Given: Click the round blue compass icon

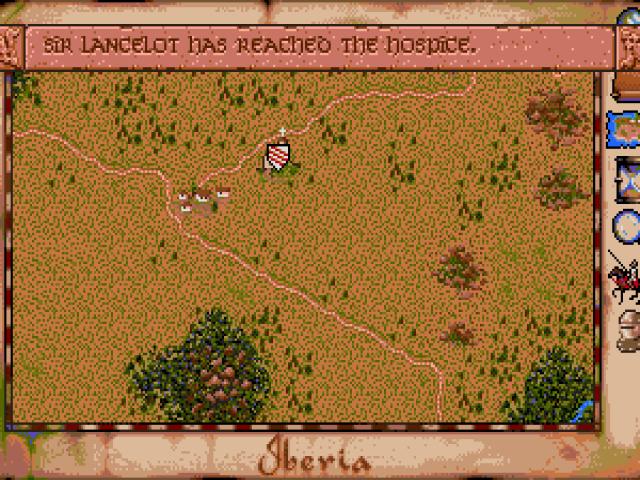Looking at the screenshot, I should click(x=627, y=226).
